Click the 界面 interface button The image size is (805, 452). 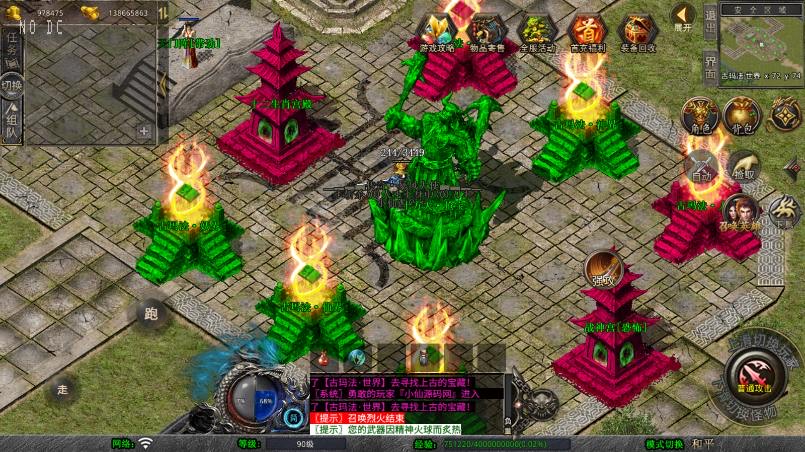click(x=710, y=66)
